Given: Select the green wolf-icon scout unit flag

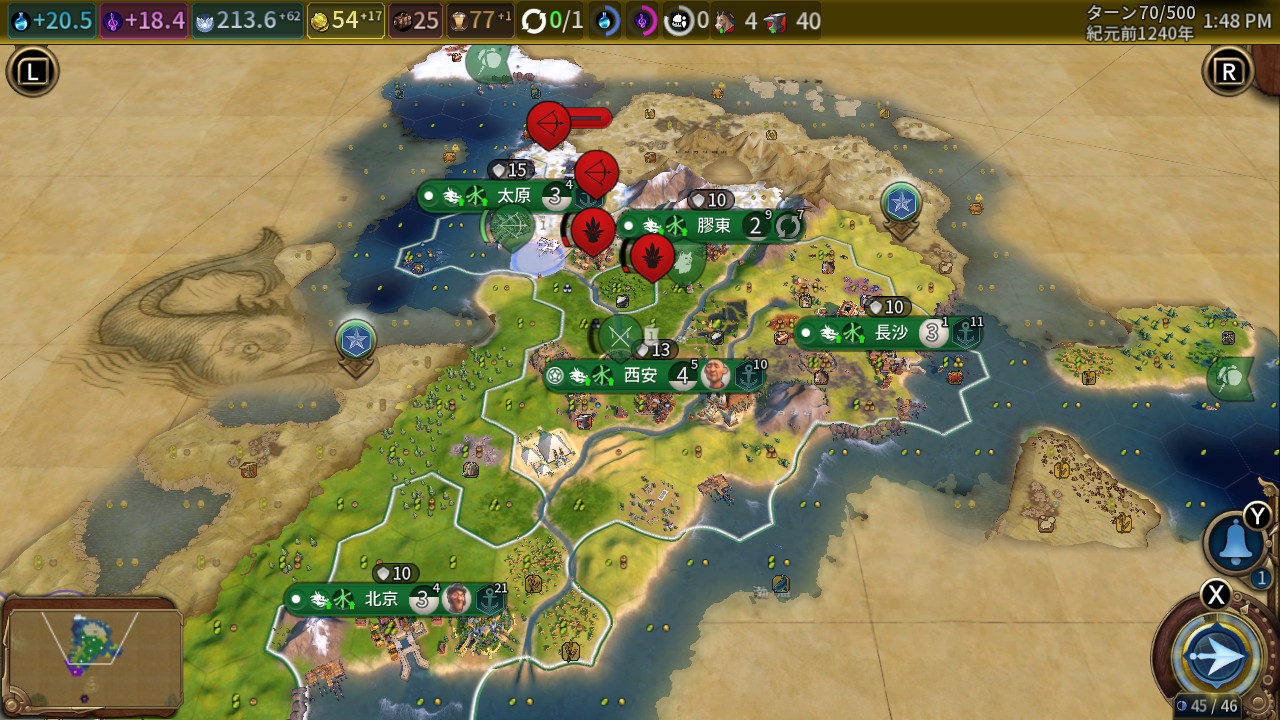Looking at the screenshot, I should [x=685, y=262].
